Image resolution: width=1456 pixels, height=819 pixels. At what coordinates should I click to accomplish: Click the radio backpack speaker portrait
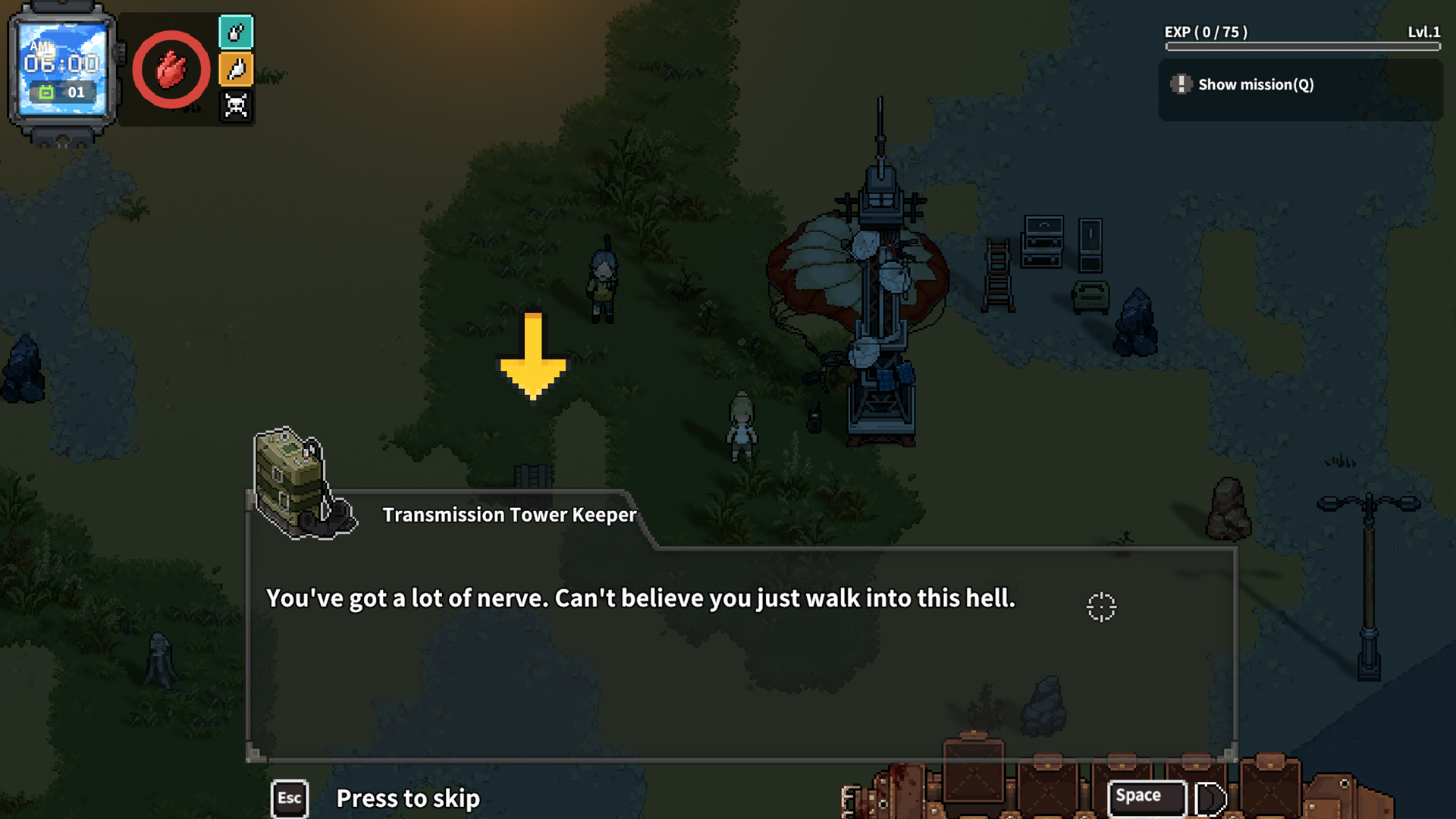pos(301,484)
